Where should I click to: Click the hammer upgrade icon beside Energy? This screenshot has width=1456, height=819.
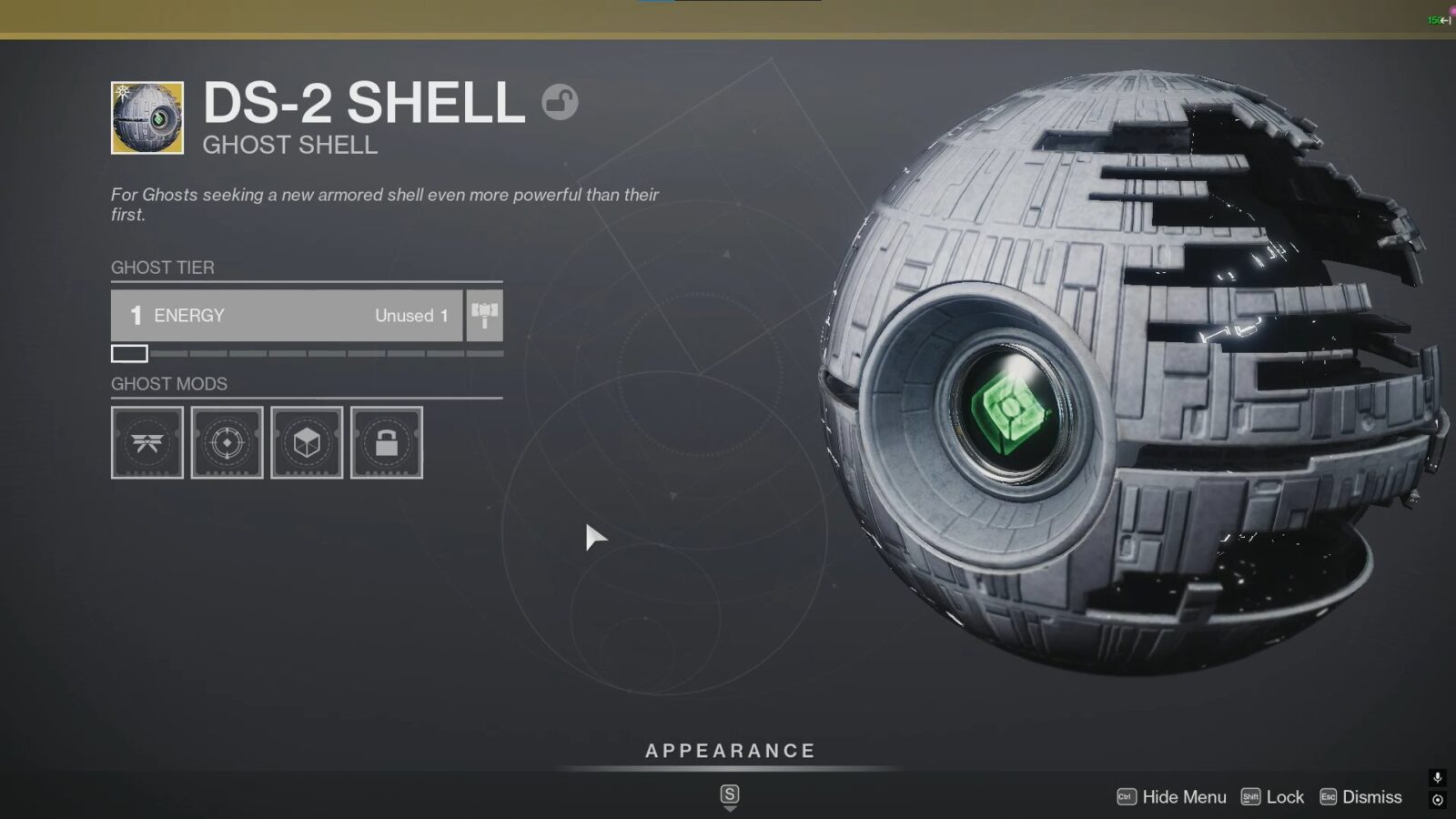483,316
